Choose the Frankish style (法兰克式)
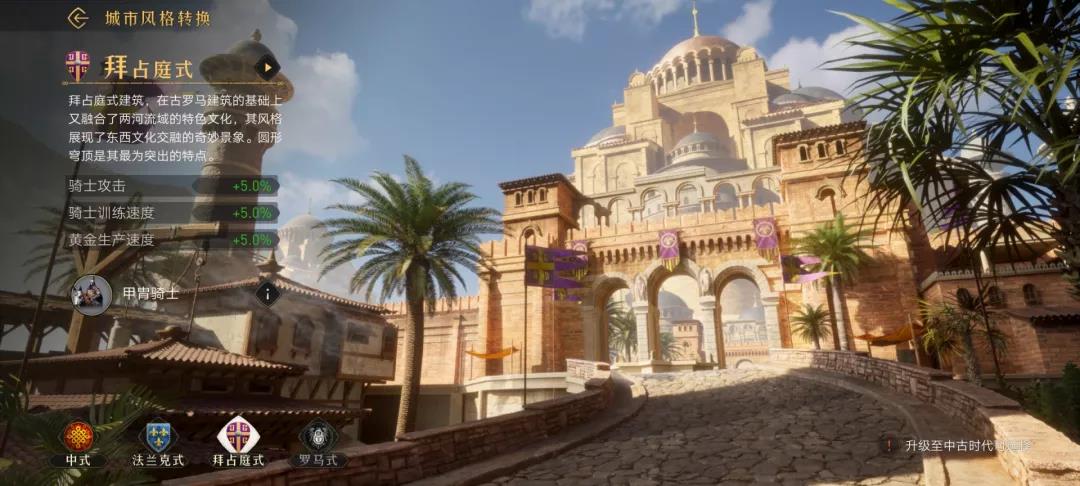The height and width of the screenshot is (486, 1080). click(x=158, y=438)
